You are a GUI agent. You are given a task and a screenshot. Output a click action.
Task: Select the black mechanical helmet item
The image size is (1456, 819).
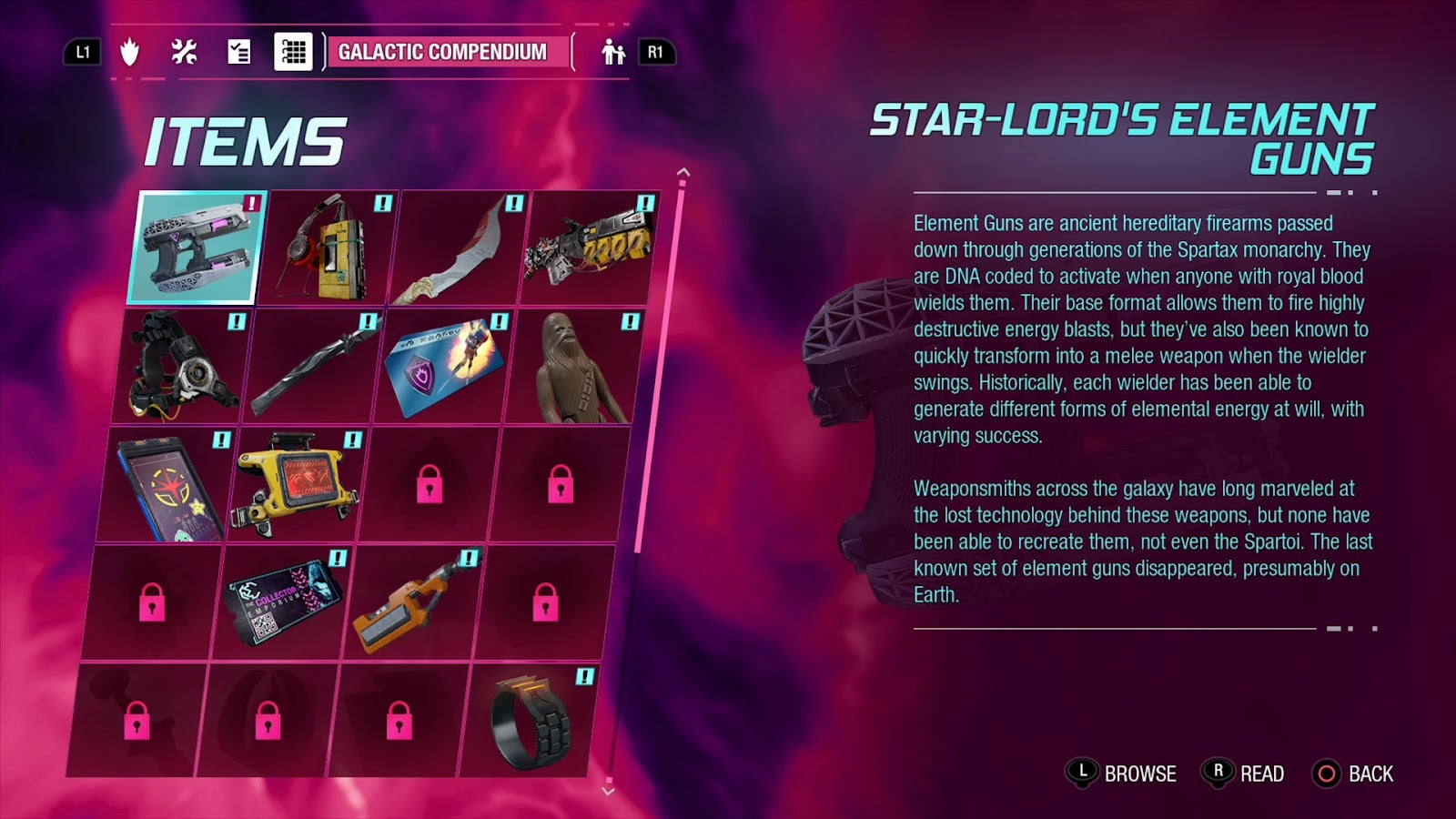pyautogui.click(x=184, y=366)
